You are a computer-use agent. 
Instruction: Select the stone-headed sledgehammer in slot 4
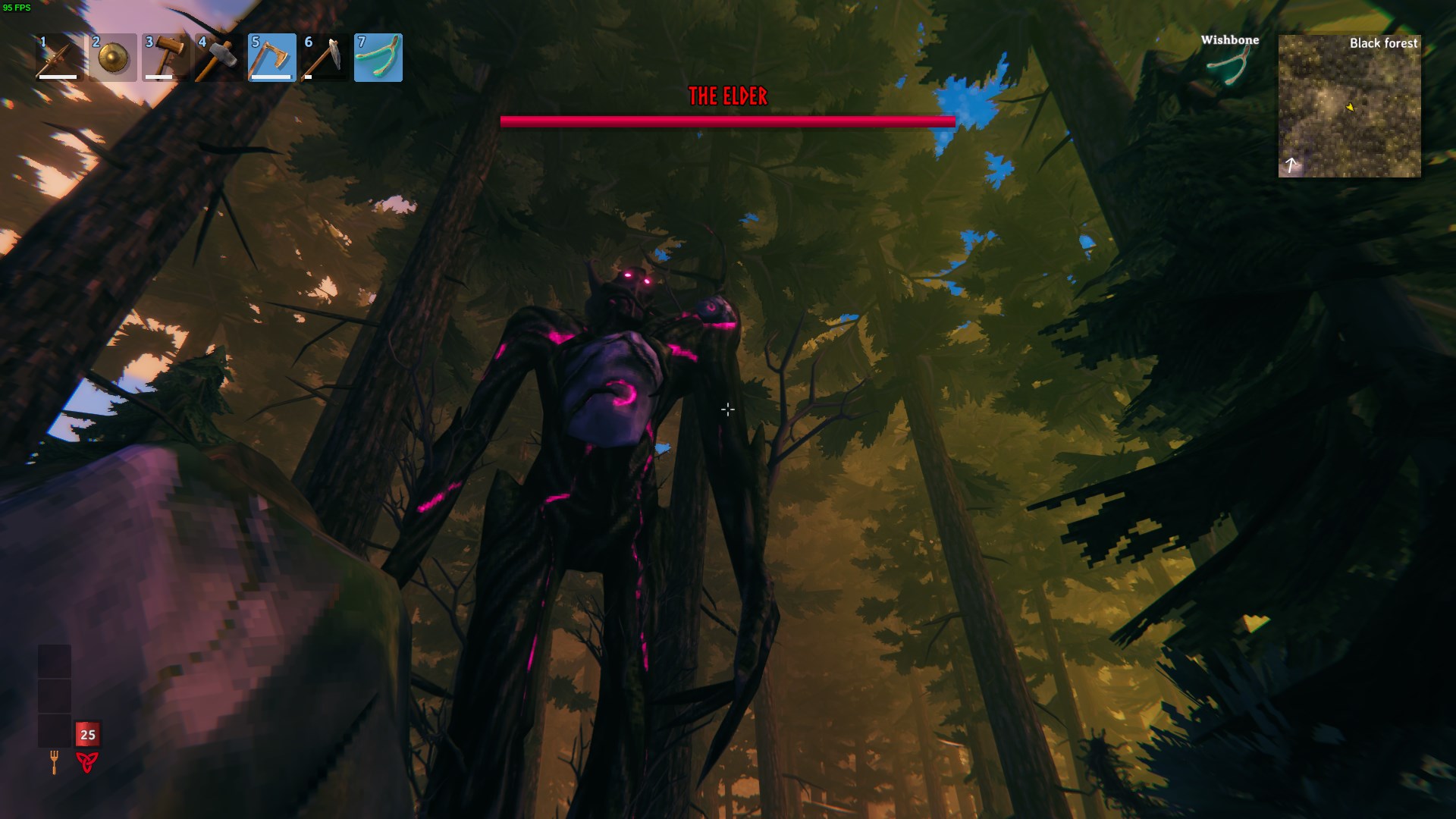point(219,58)
